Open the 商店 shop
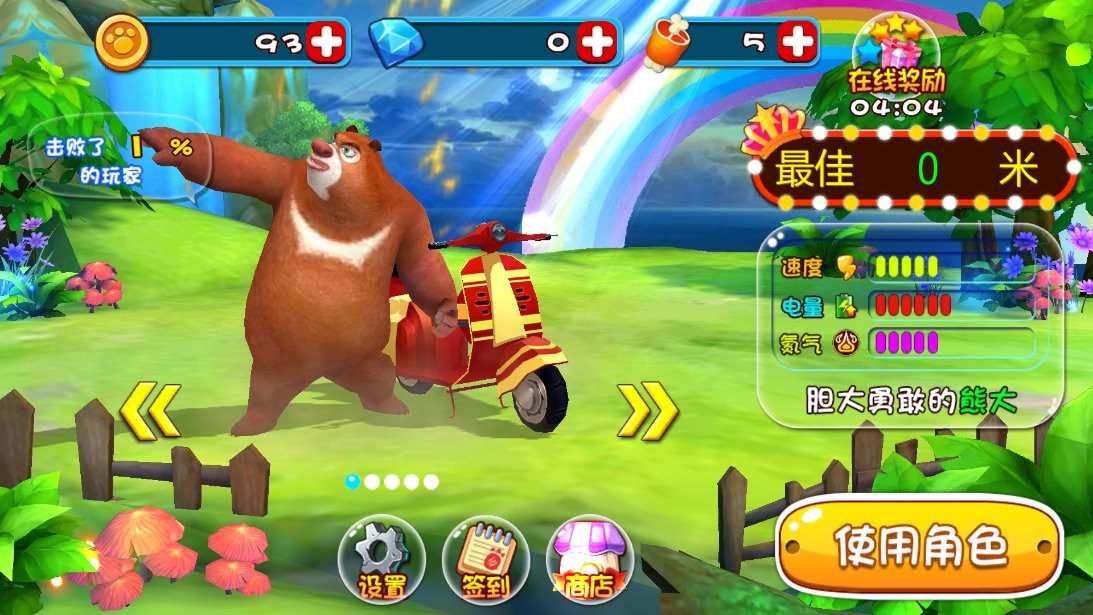1093x615 pixels. click(590, 558)
